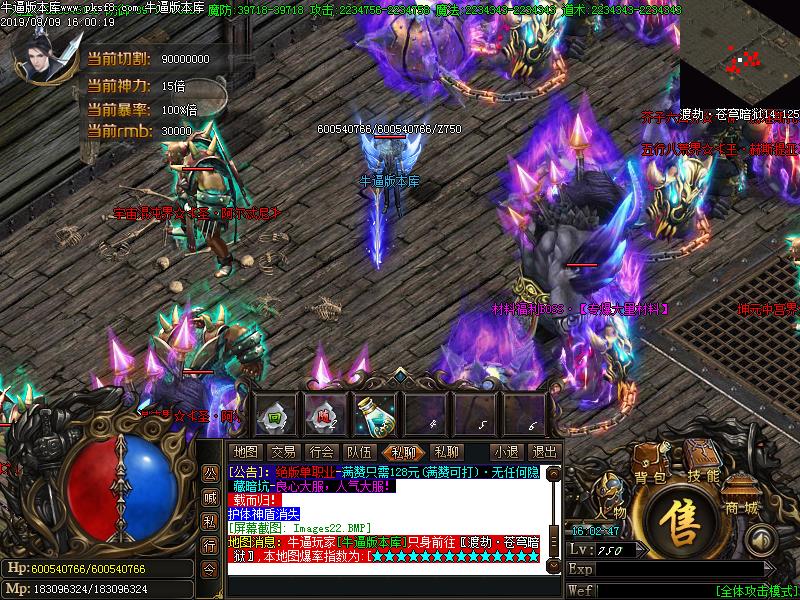
Task: Open the 地图 map button
Action: tap(245, 452)
